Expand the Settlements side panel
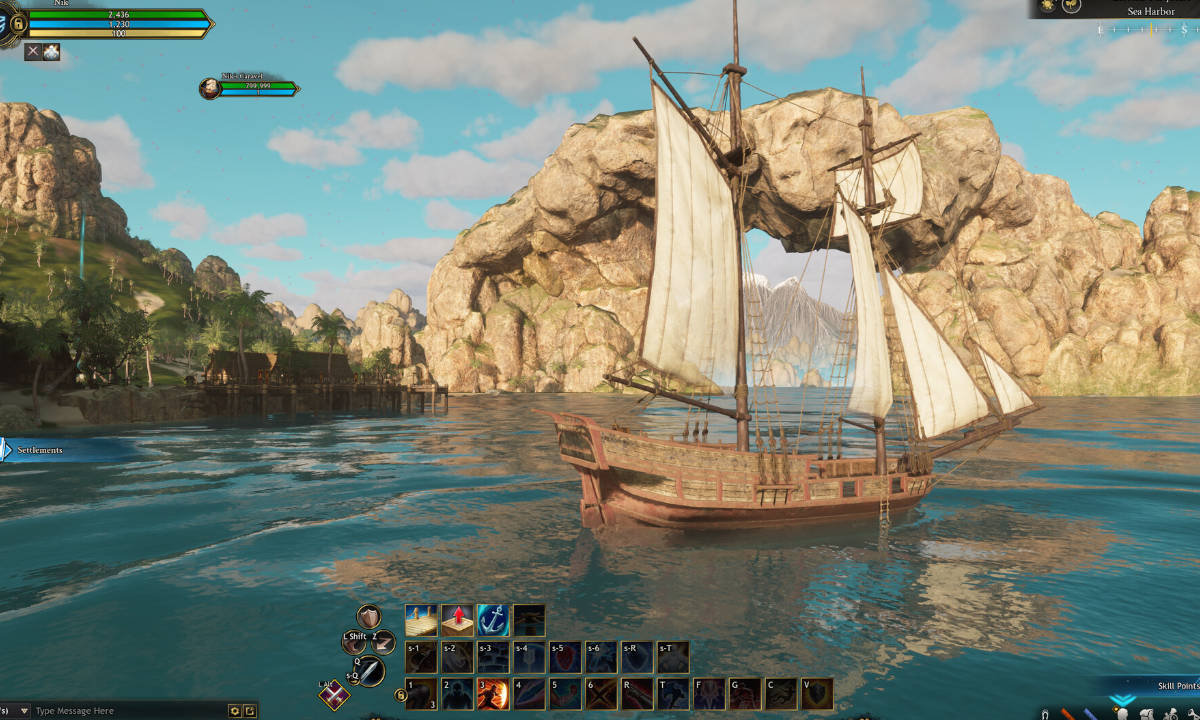The image size is (1200, 720). click(x=7, y=450)
